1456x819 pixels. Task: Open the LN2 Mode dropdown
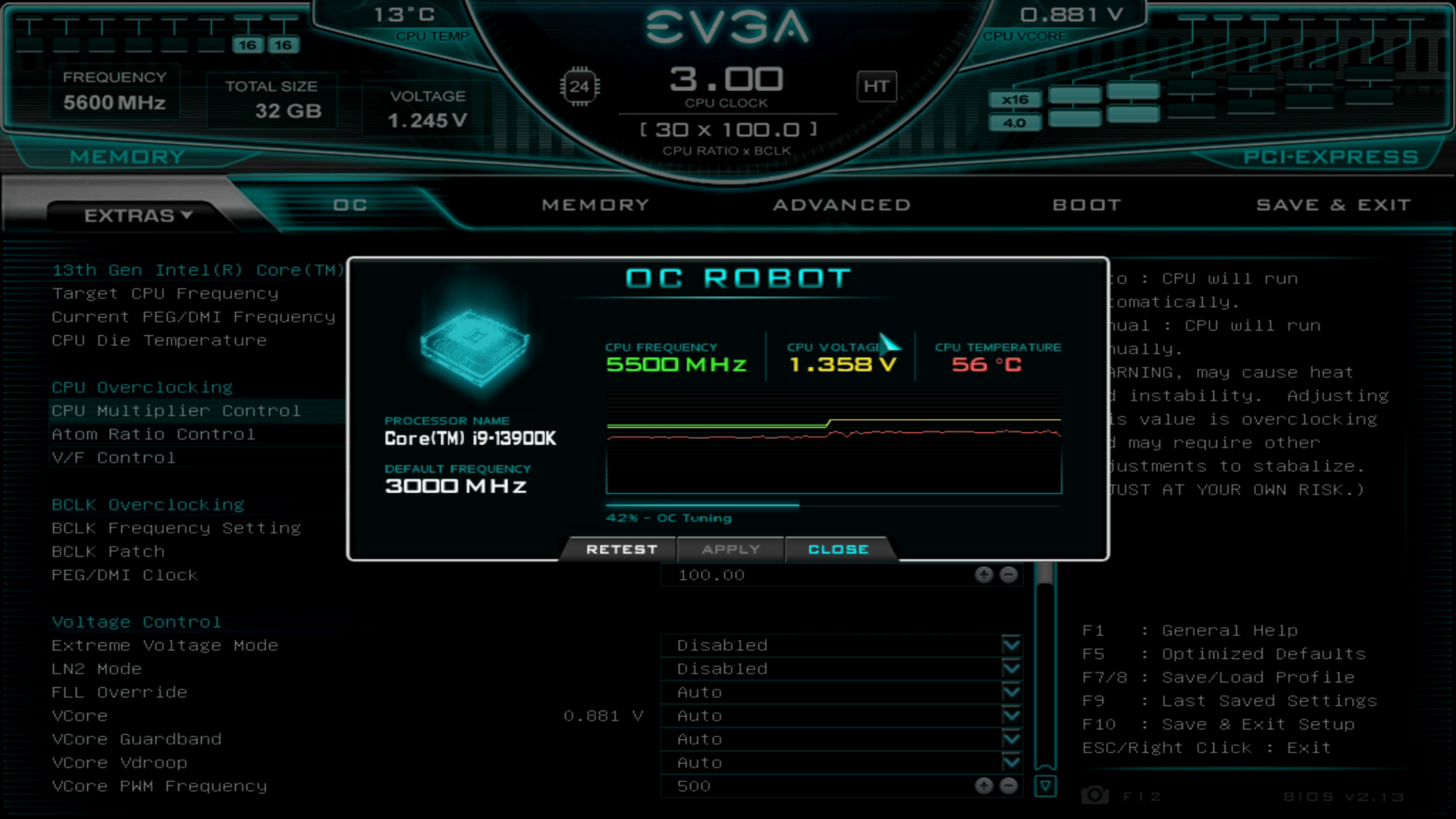[x=1011, y=668]
